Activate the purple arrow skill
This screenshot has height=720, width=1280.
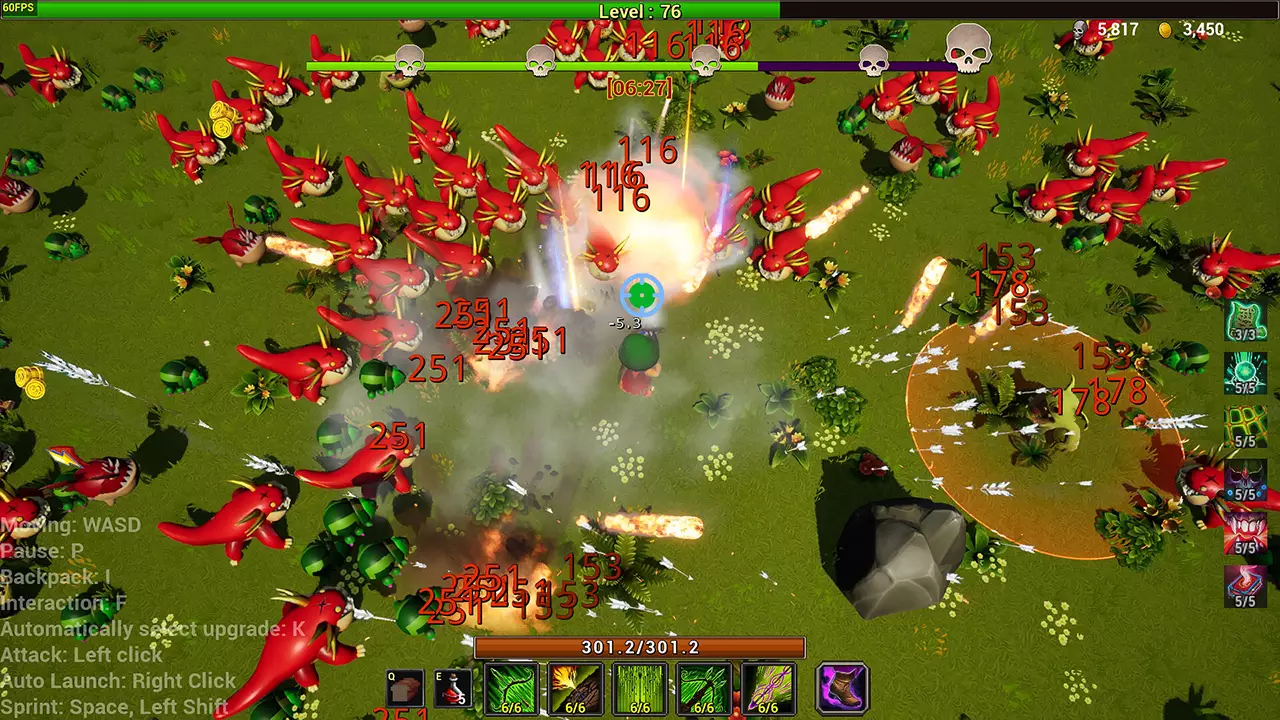point(768,687)
